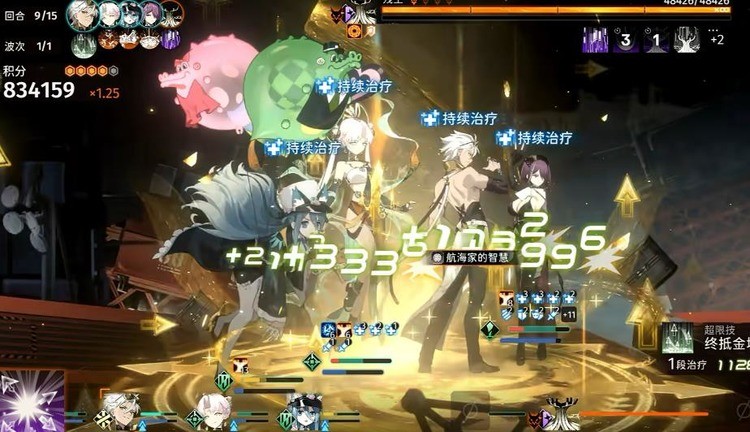750x432 pixels.
Task: Select the blue-haired girl wearing a cap in the party bar
Action: pyautogui.click(x=305, y=411)
